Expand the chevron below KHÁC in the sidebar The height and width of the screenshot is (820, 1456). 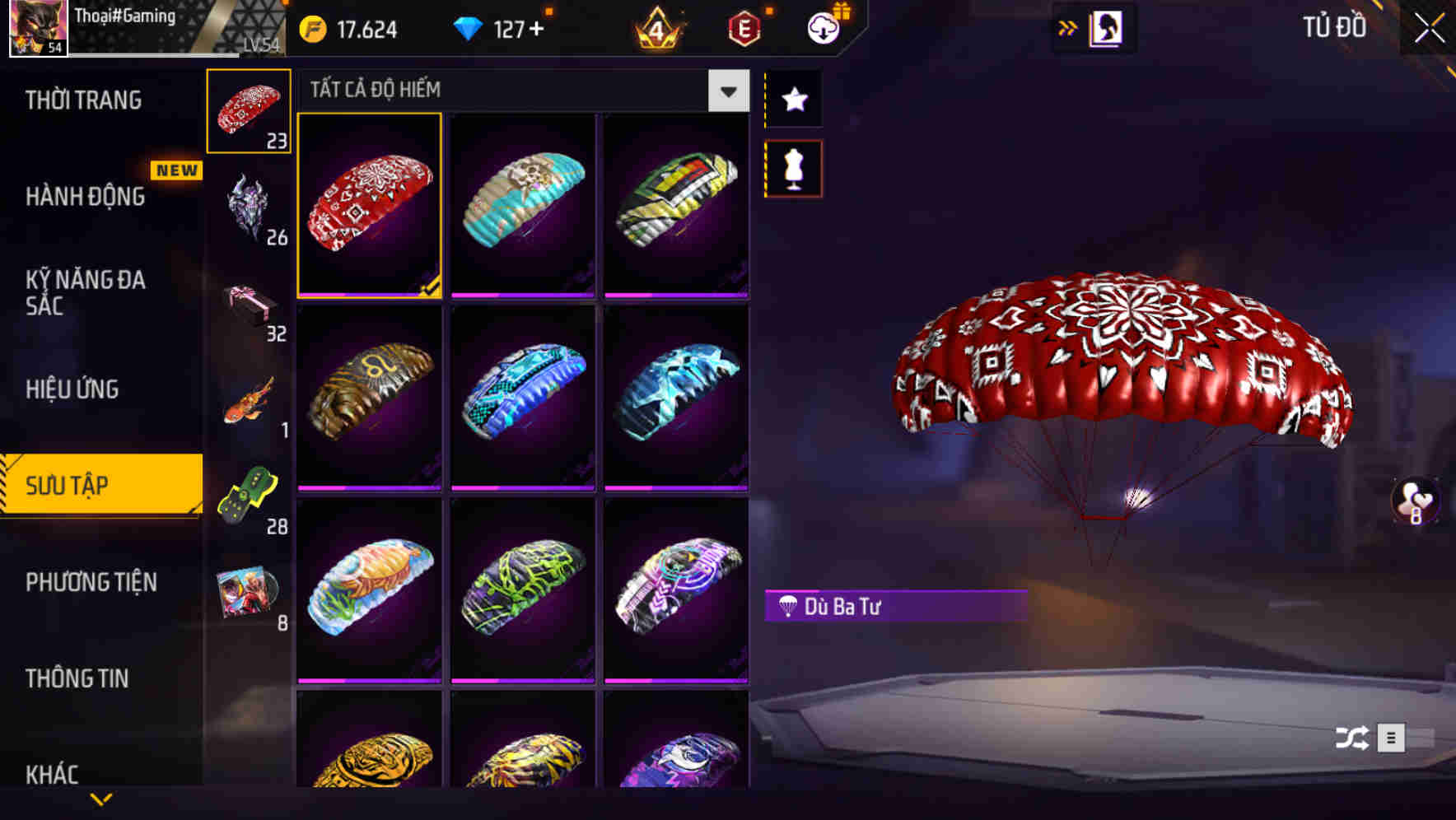coord(100,798)
